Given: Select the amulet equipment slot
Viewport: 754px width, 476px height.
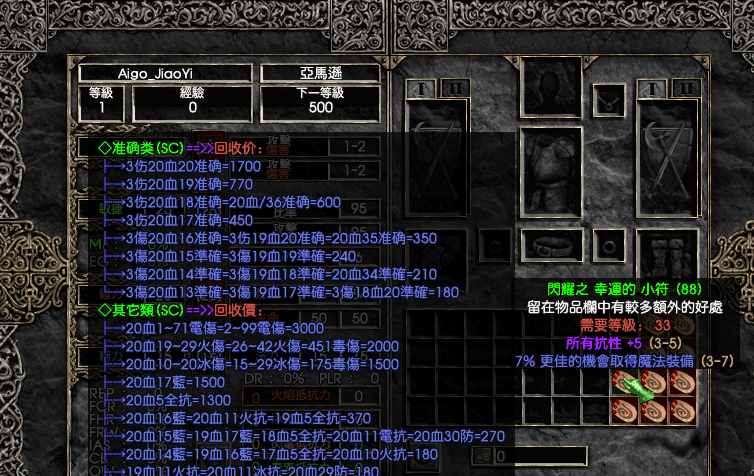Looking at the screenshot, I should [608, 101].
